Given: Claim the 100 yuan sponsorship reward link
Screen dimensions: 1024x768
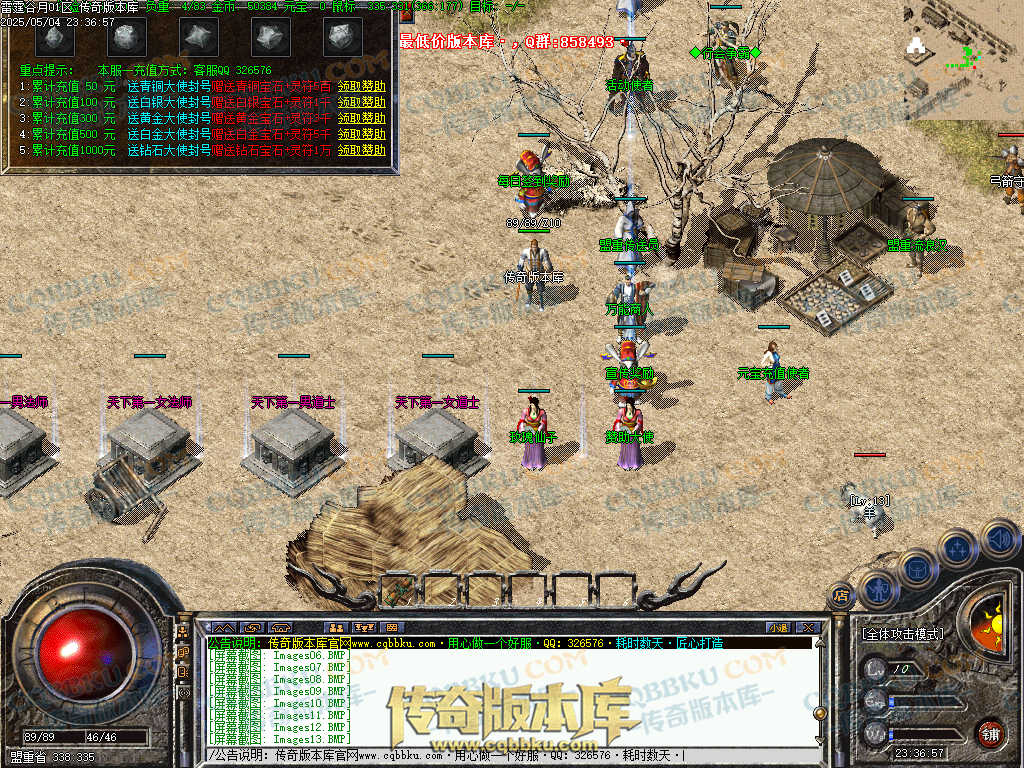Looking at the screenshot, I should click(x=361, y=102).
